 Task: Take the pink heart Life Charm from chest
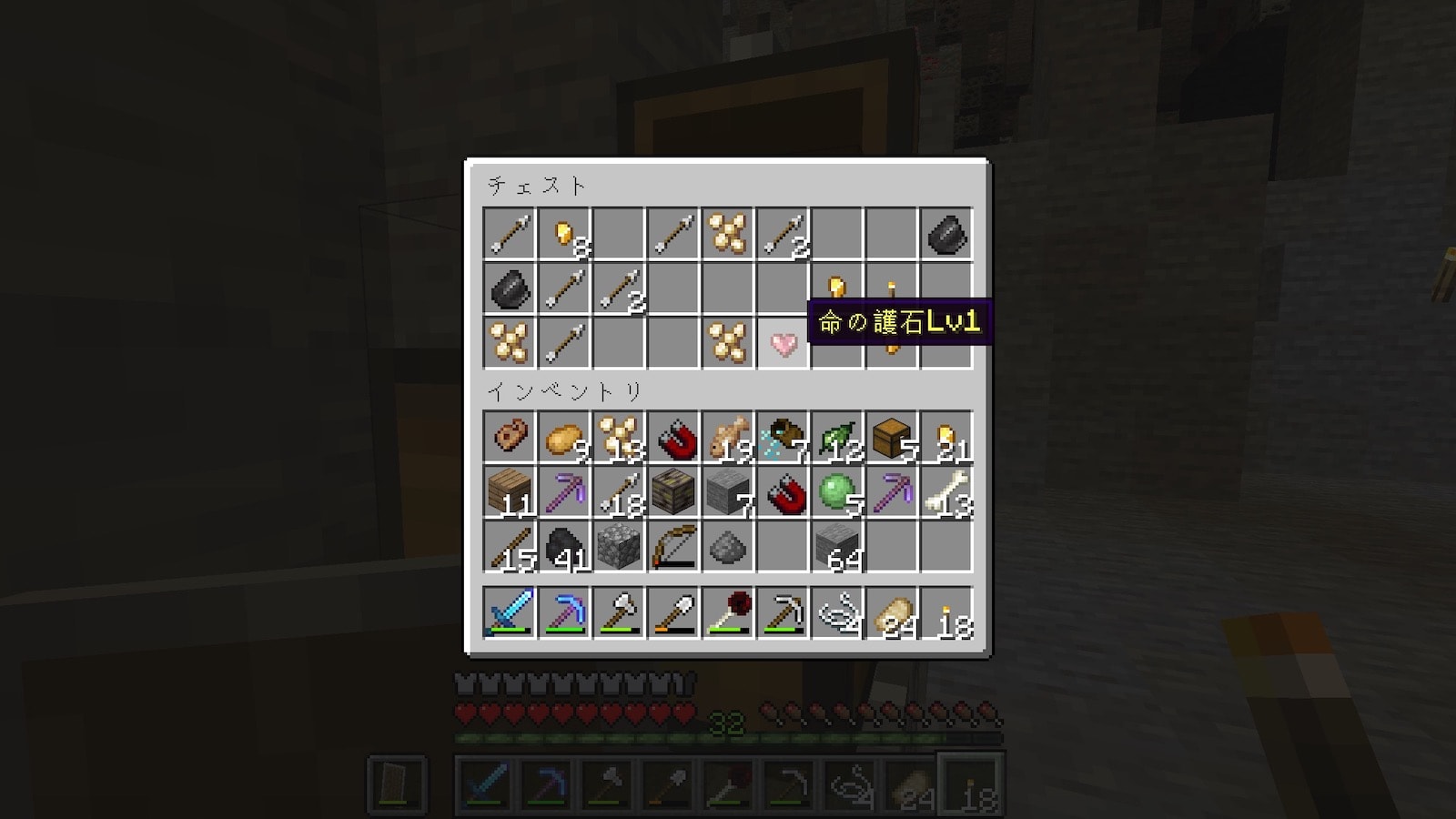[x=783, y=343]
